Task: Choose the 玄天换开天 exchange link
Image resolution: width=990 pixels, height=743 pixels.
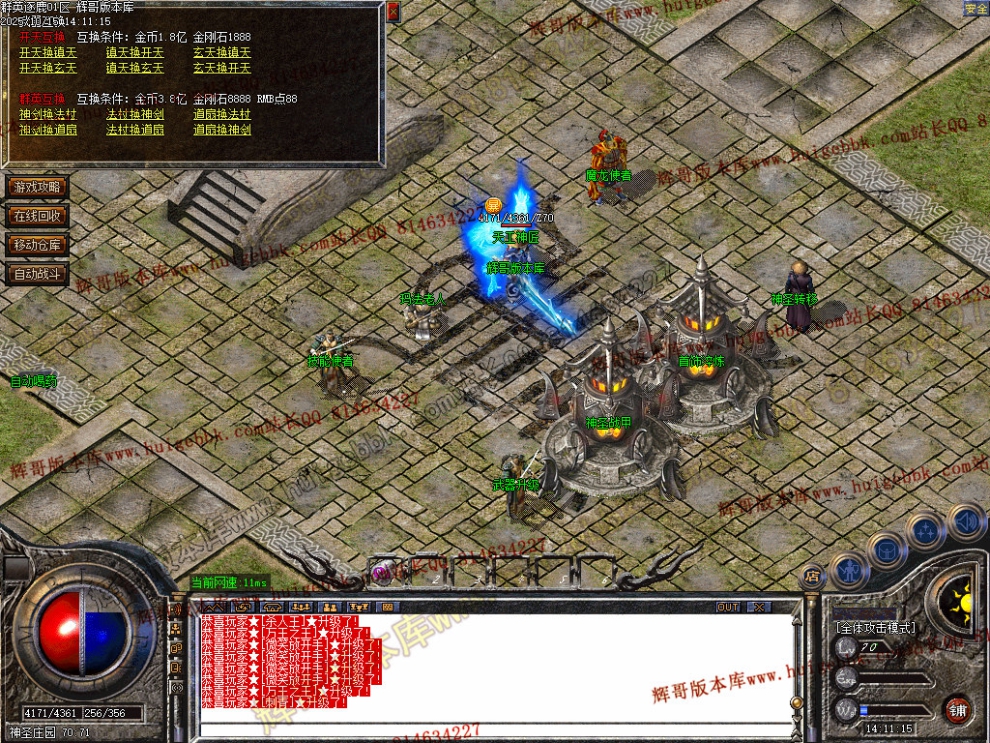Action: 222,68
